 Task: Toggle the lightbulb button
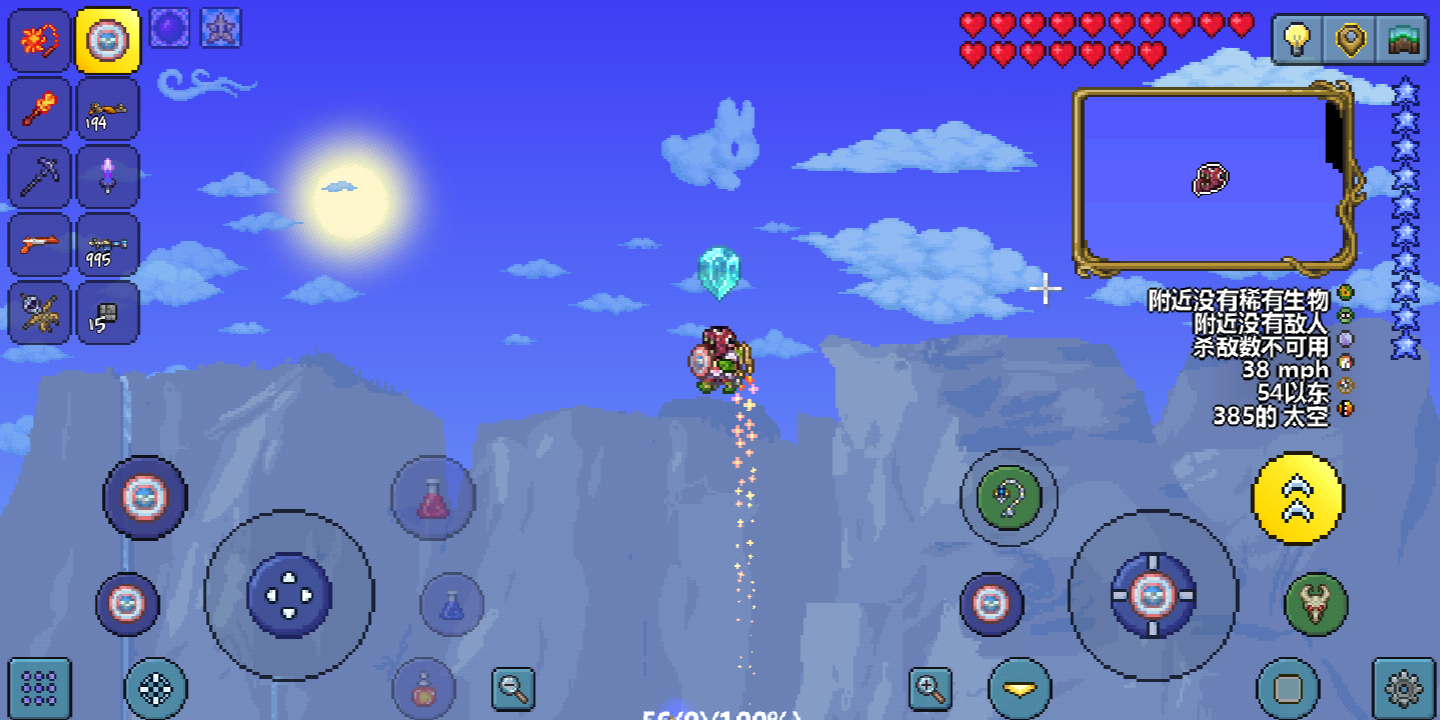(x=1297, y=41)
